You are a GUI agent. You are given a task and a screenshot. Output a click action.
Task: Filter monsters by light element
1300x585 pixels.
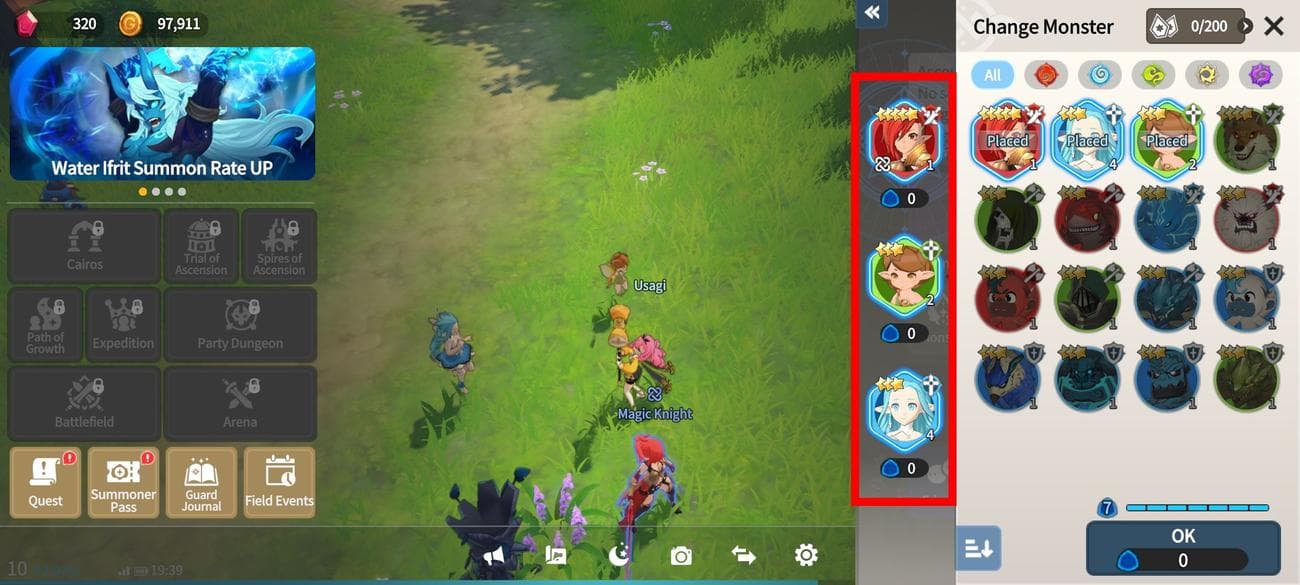tap(1207, 75)
